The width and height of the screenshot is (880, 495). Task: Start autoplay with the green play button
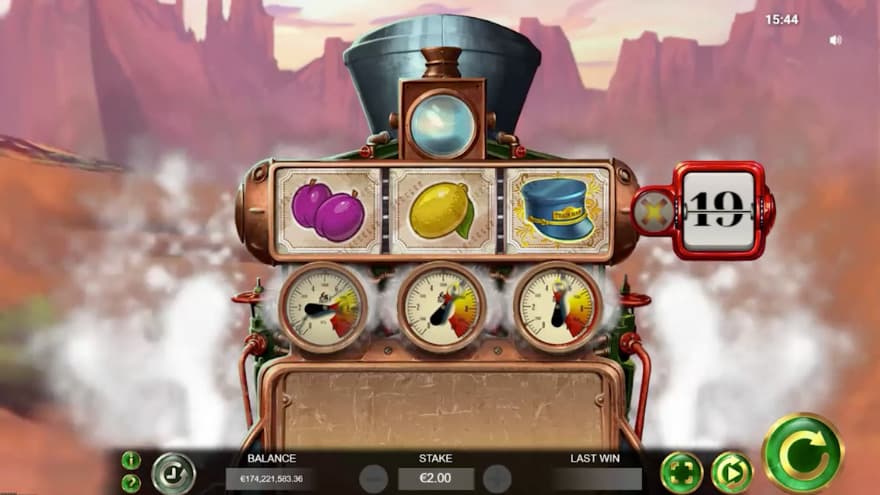[x=731, y=472]
